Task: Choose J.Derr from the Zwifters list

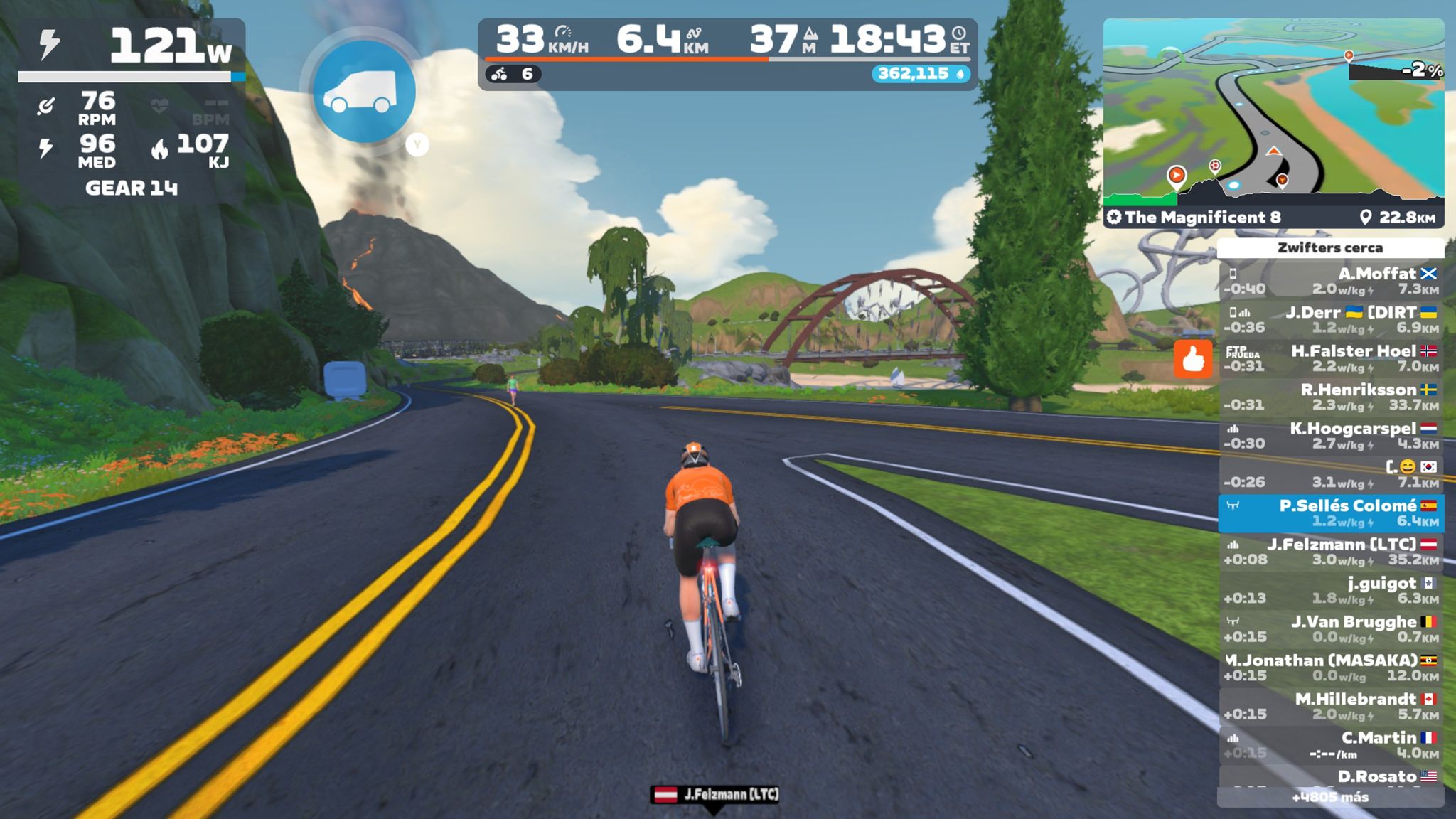Action: point(1331,319)
